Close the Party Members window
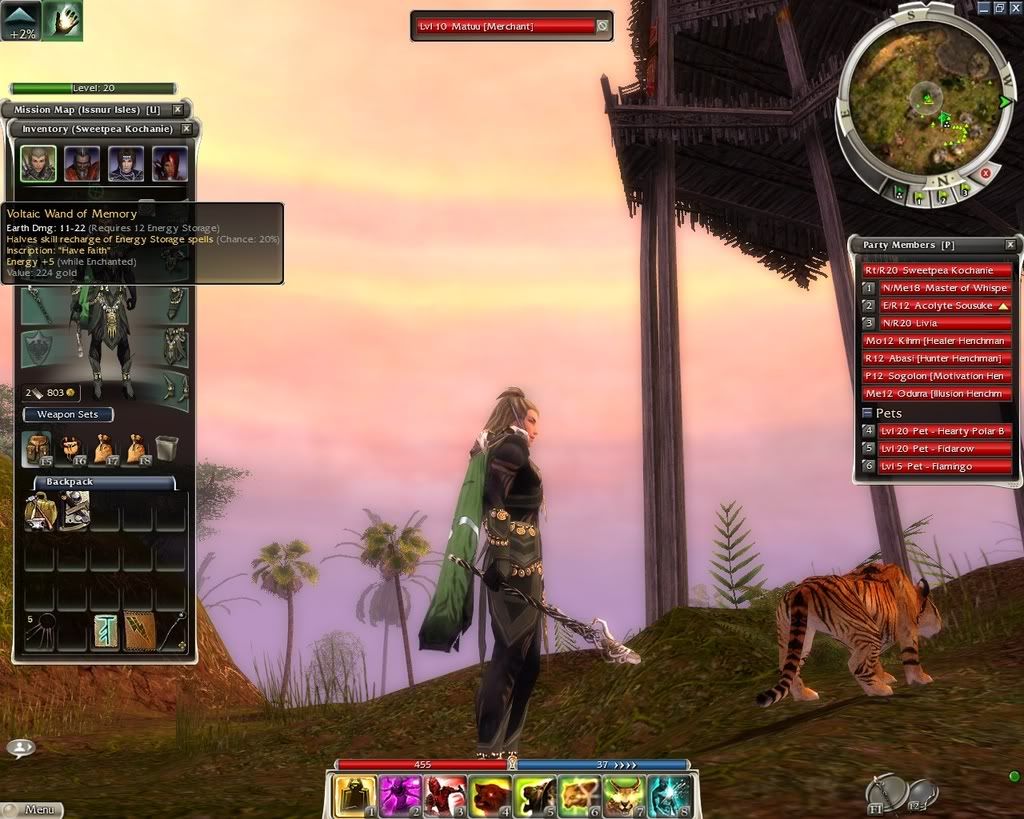Screen dimensions: 1024x819 click(x=1010, y=245)
